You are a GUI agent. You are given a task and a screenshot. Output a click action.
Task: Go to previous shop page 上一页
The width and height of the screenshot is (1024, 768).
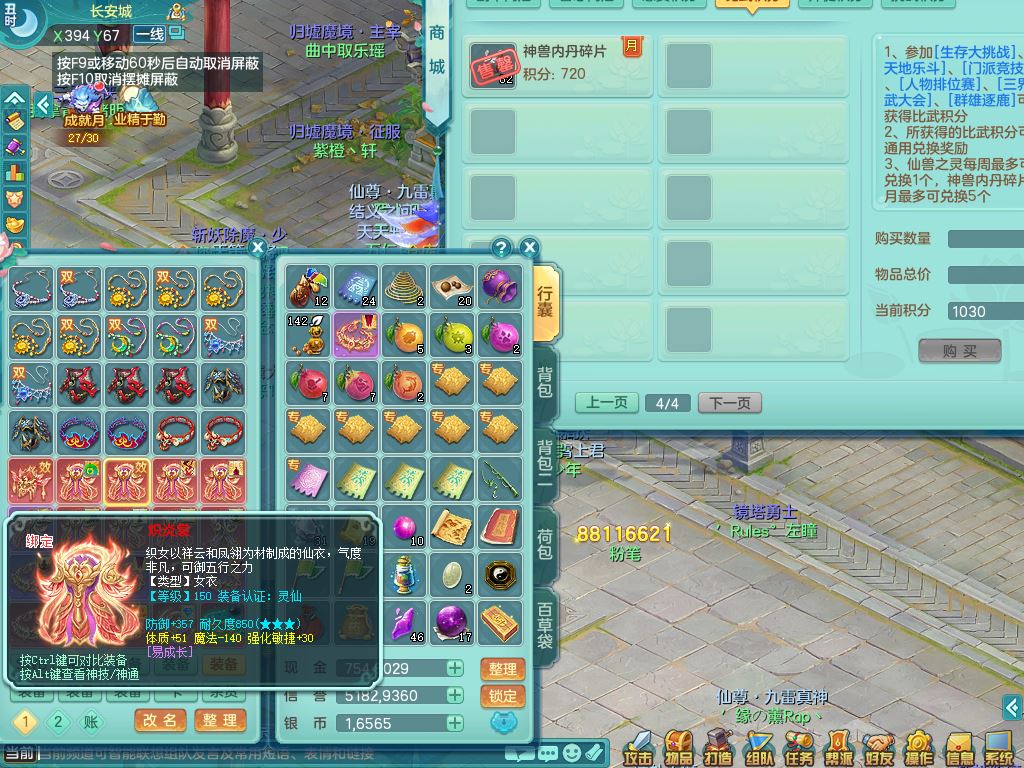point(607,403)
